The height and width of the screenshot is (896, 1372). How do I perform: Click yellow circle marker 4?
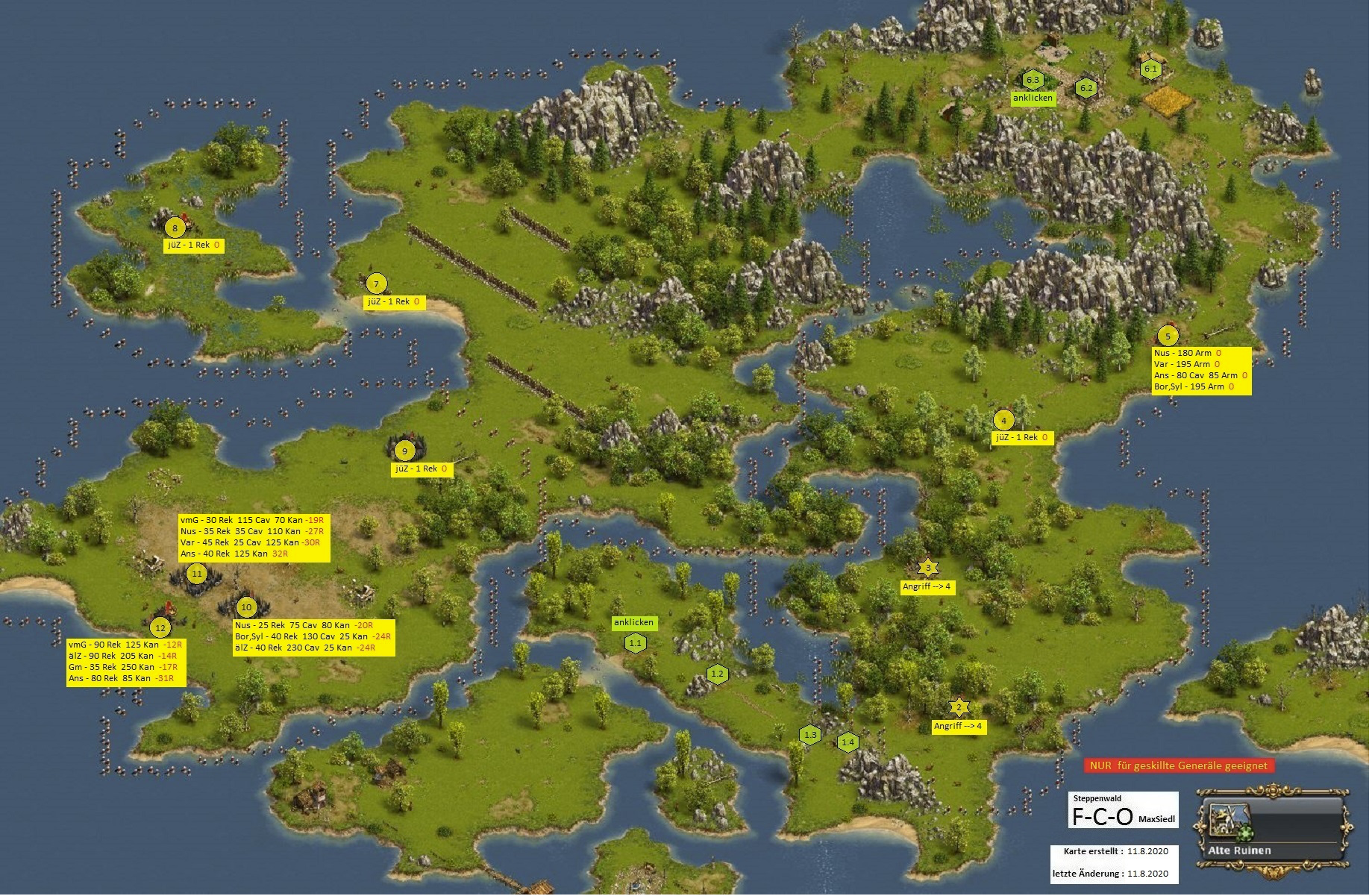coord(1003,421)
